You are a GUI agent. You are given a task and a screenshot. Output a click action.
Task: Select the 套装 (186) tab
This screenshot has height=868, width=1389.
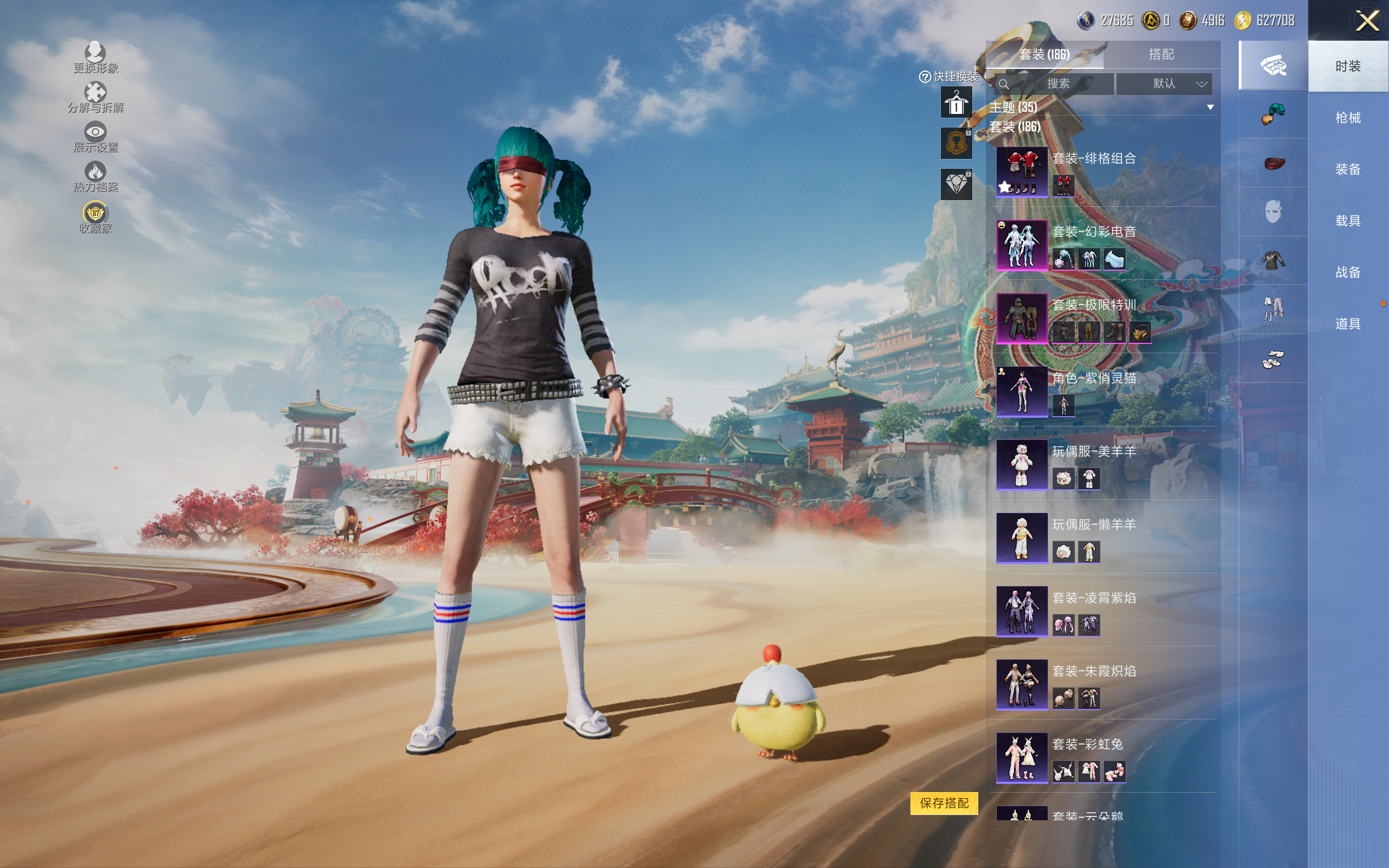(x=1044, y=55)
